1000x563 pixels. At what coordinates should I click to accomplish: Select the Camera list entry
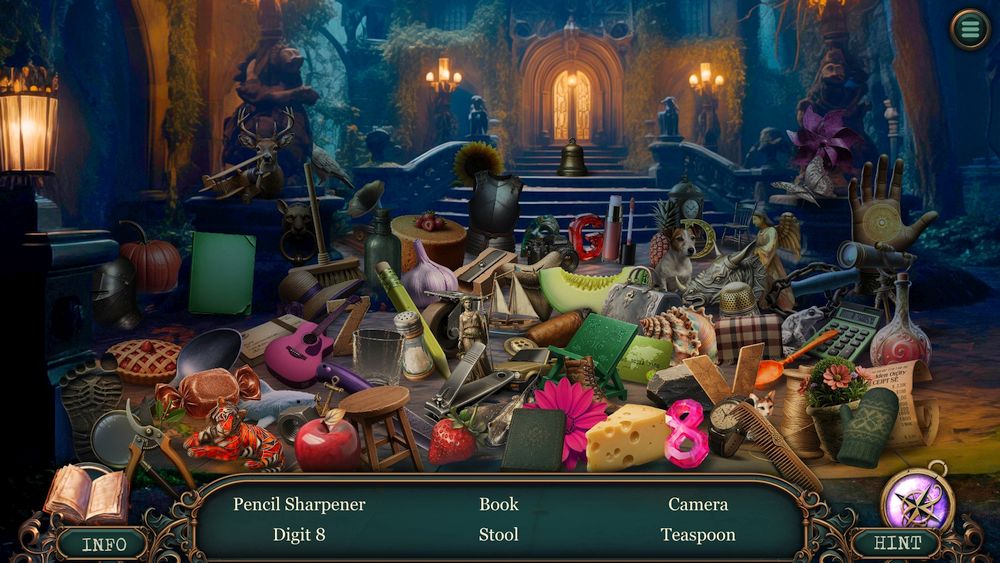click(x=698, y=504)
